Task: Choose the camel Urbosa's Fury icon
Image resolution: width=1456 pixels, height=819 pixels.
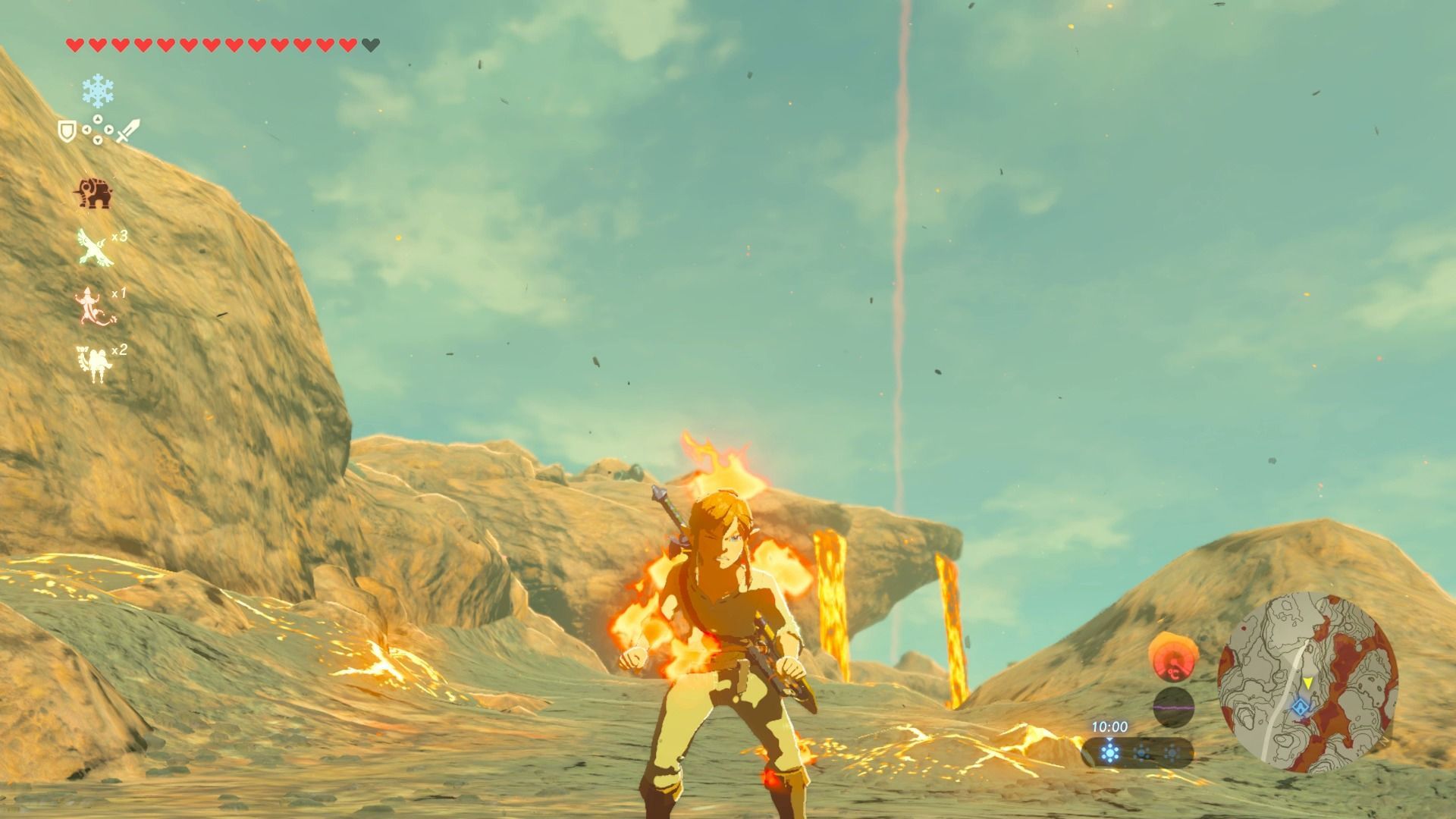Action: 94,363
